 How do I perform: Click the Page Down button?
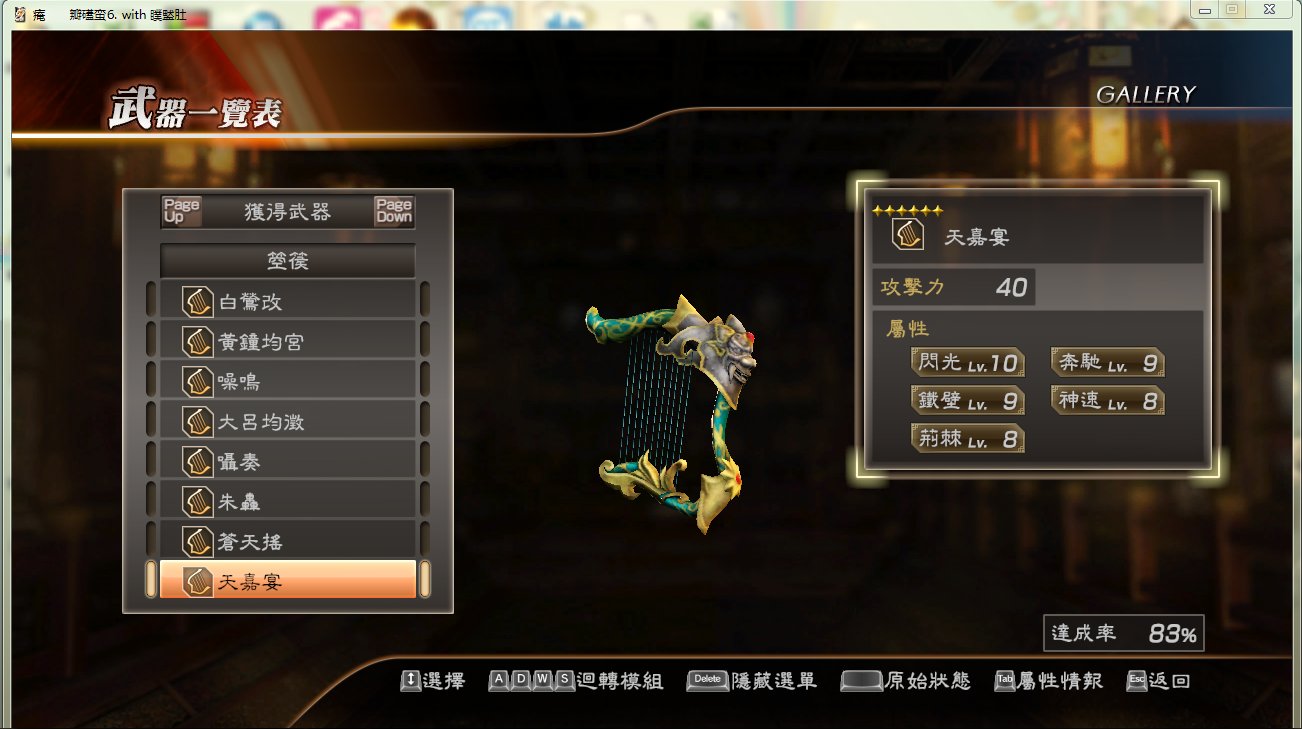pyautogui.click(x=394, y=211)
